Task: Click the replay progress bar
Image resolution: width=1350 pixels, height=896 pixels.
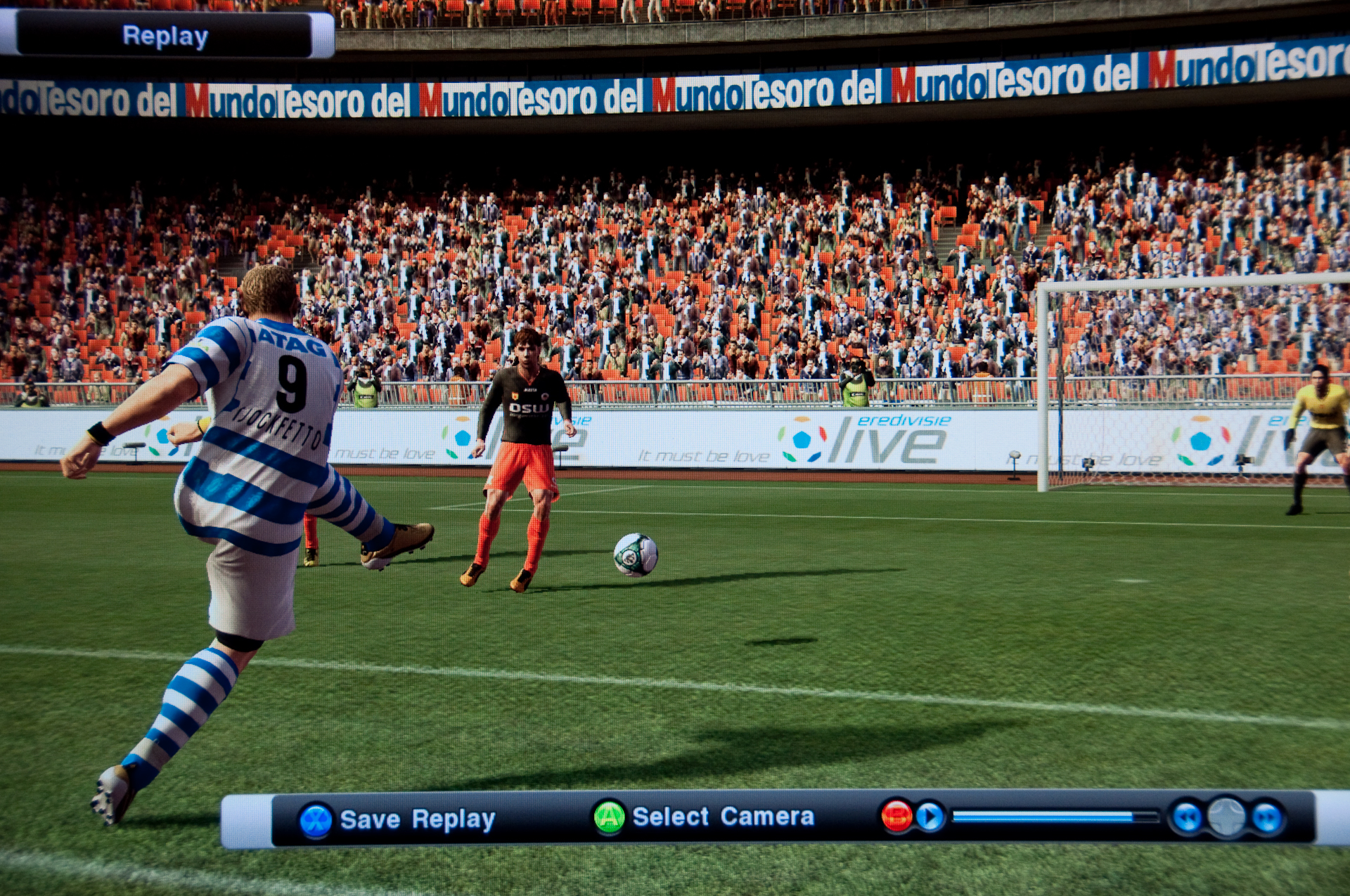Action: point(1055,817)
